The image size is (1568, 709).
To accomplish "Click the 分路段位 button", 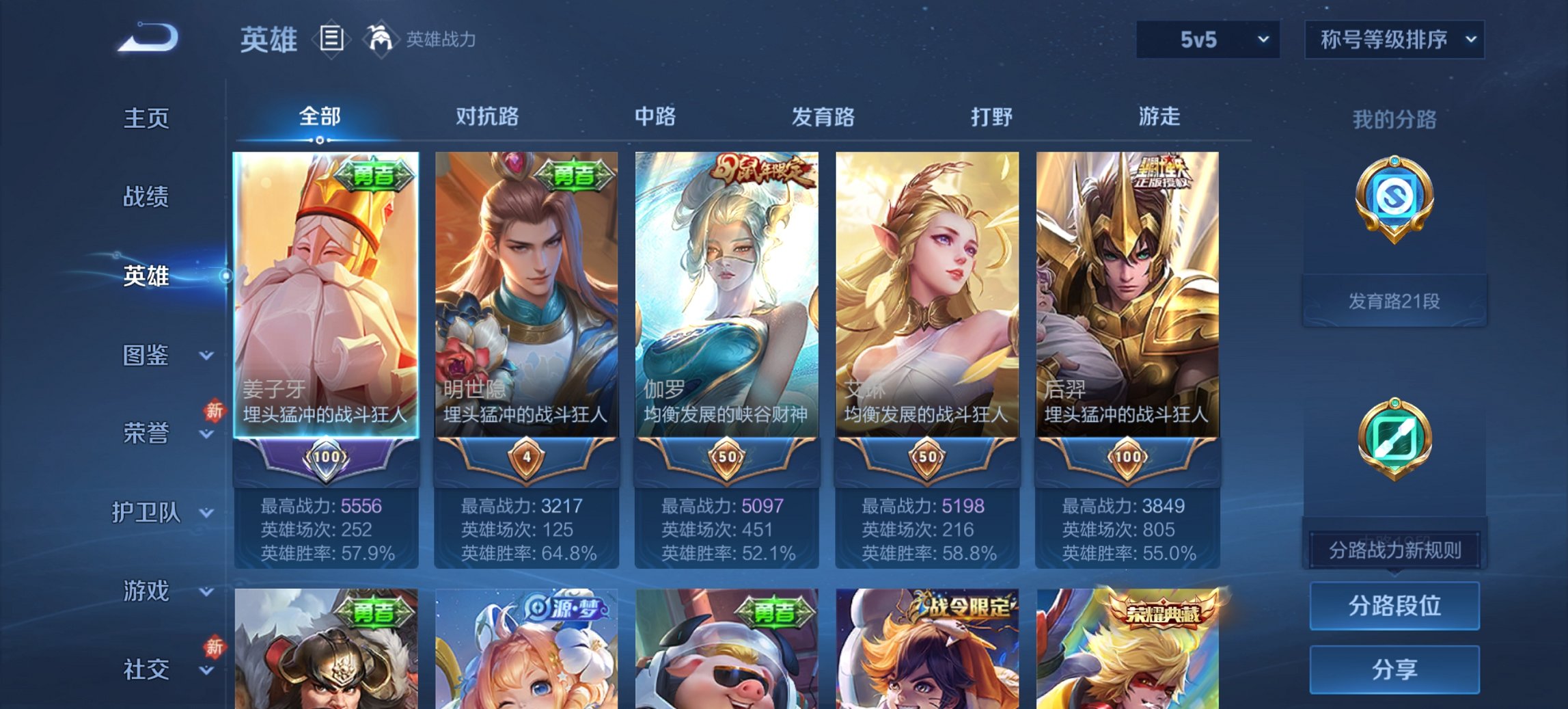I will click(x=1394, y=606).
